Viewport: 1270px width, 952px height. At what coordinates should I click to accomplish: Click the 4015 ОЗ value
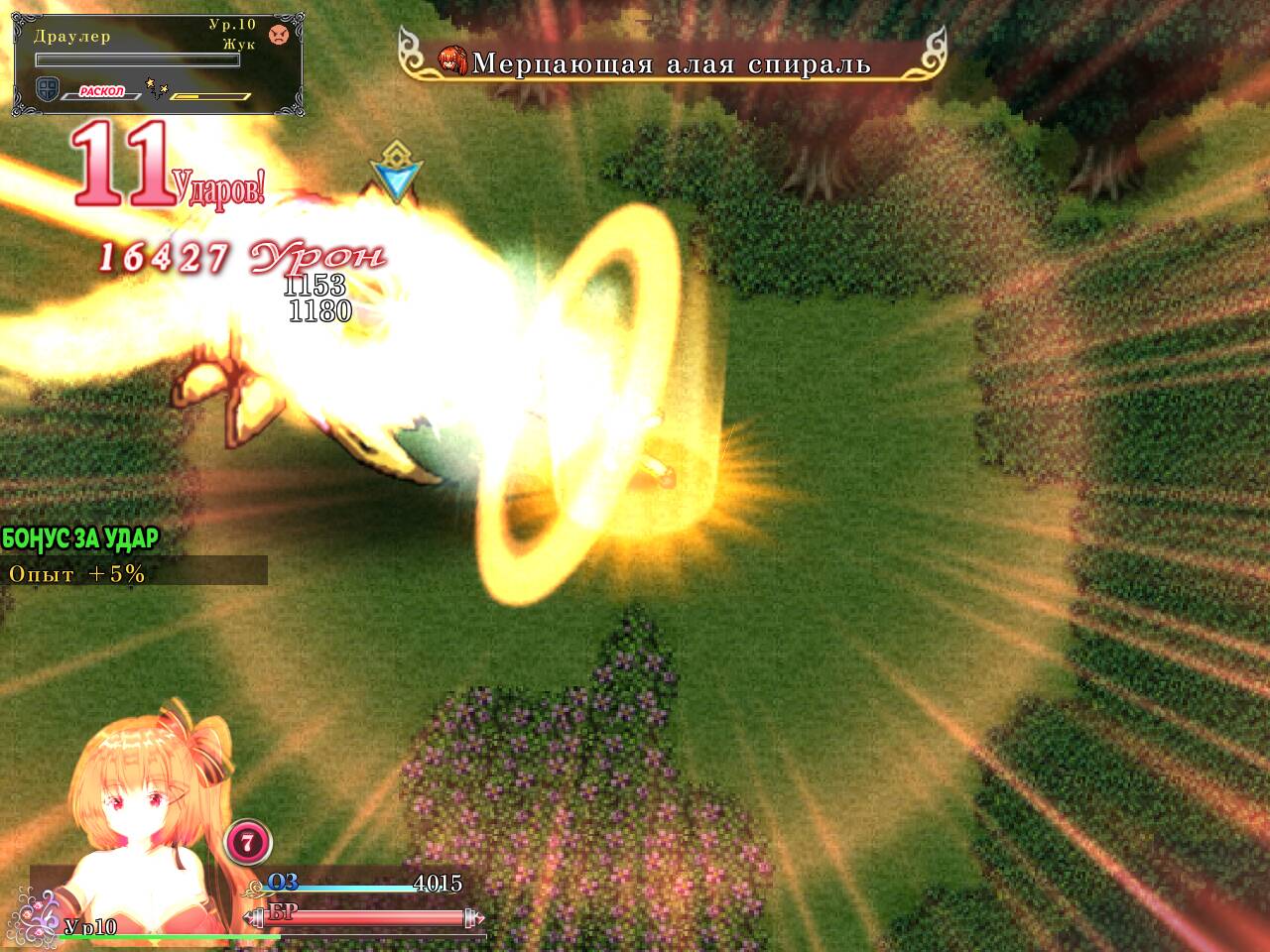[438, 882]
